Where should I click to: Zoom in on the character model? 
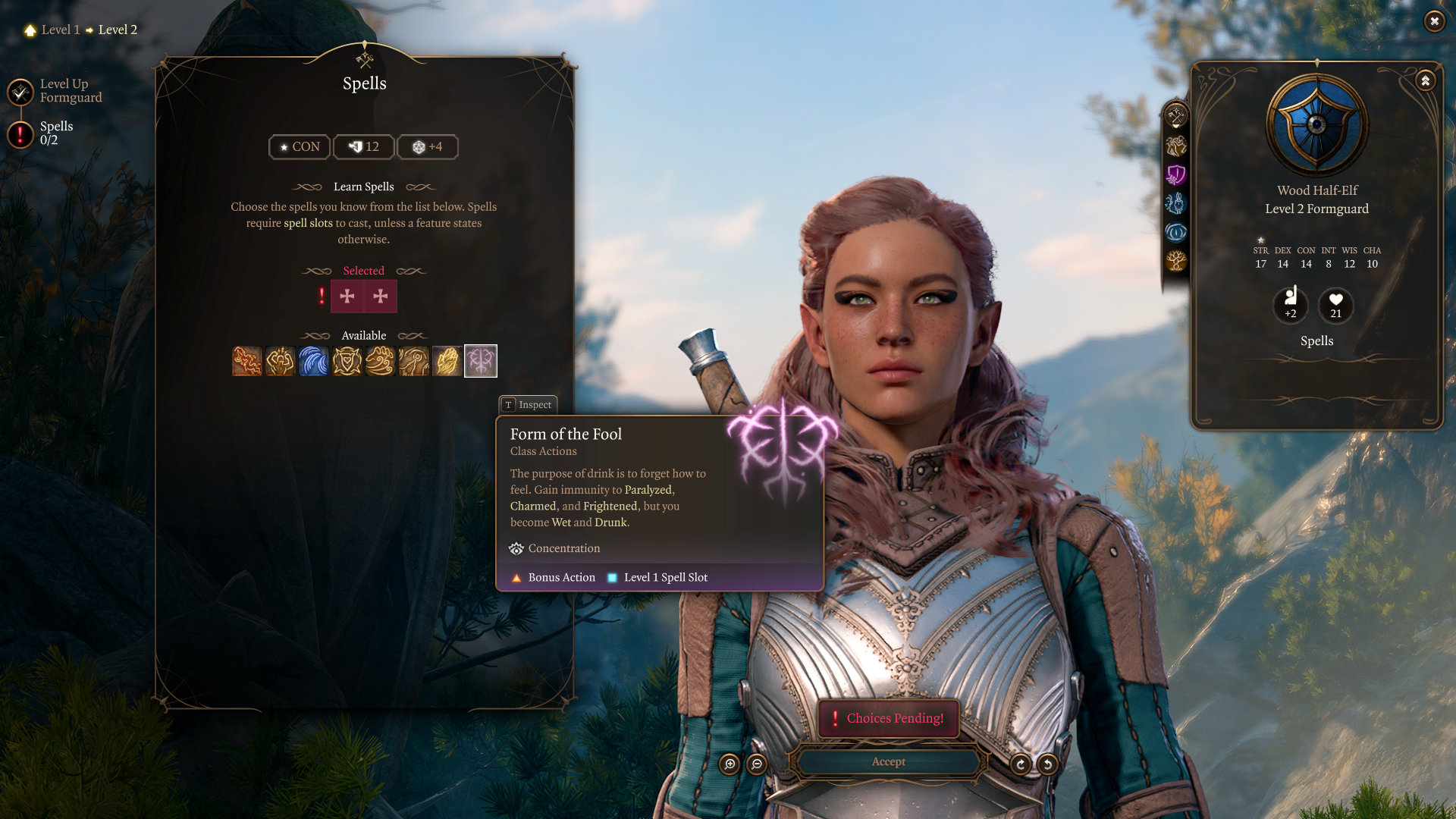[730, 764]
